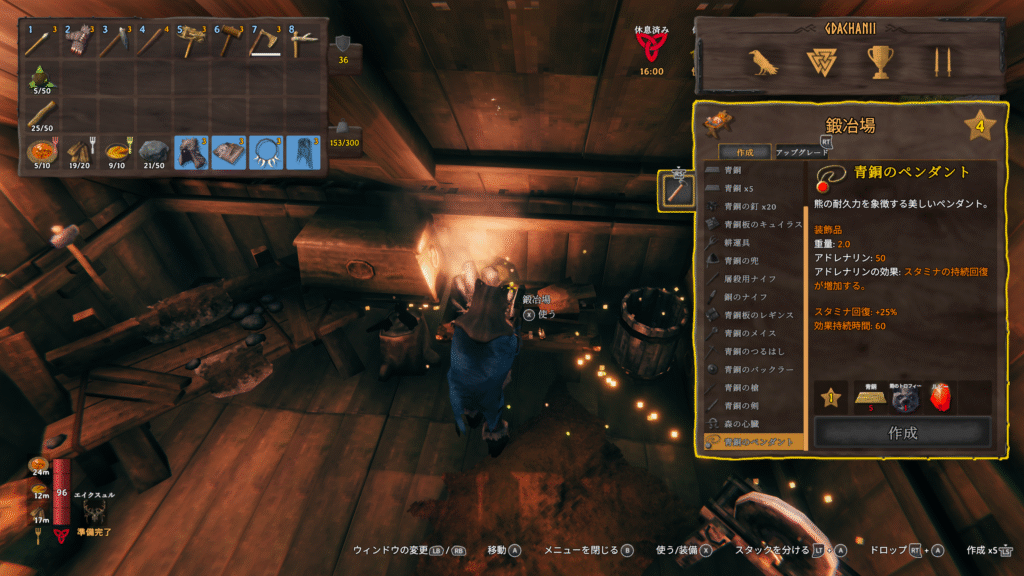Image resolution: width=1024 pixels, height=576 pixels.
Task: Select the wood stack showing 25/50
Action: [44, 115]
